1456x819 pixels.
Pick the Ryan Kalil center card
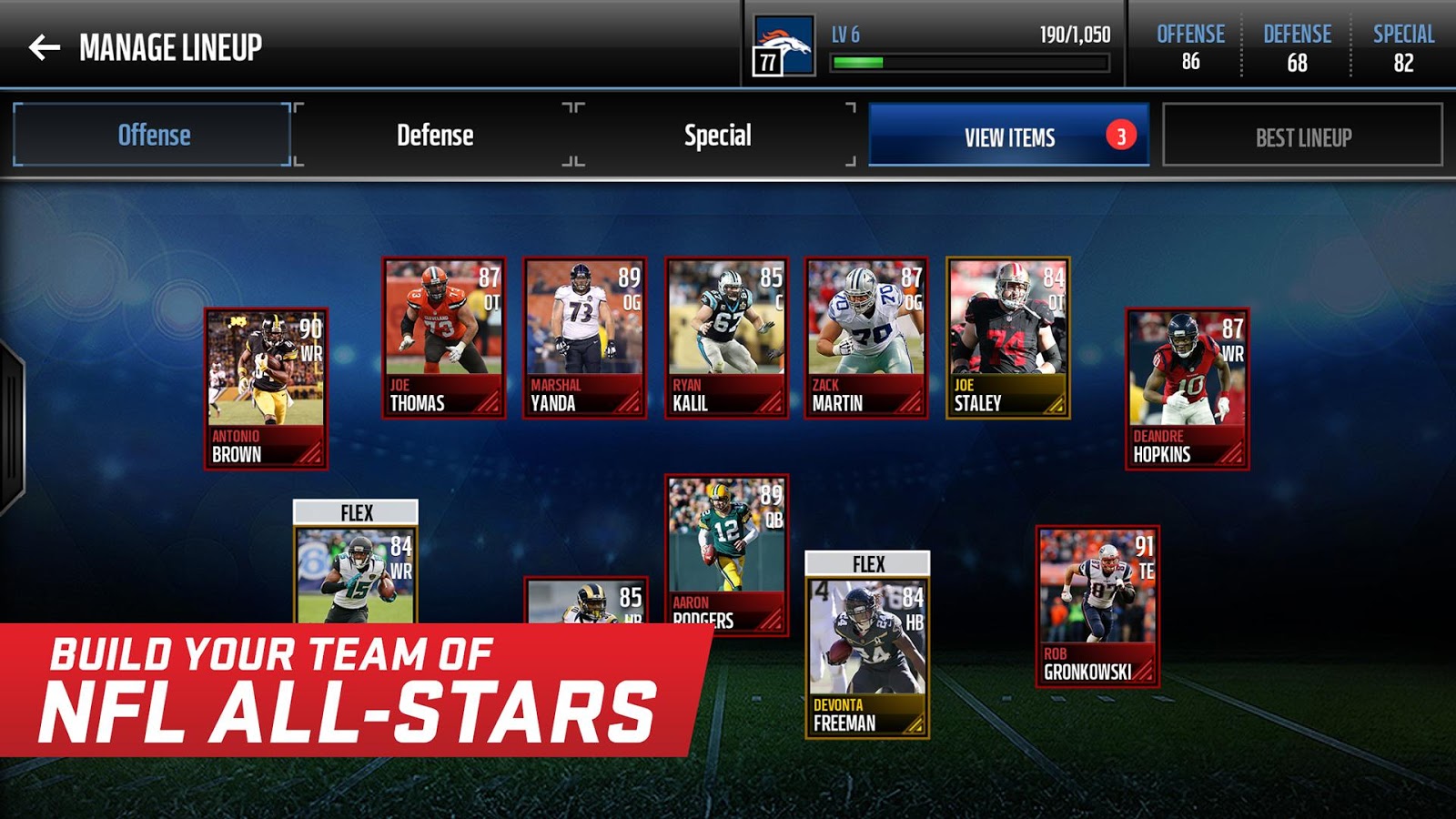click(x=726, y=338)
